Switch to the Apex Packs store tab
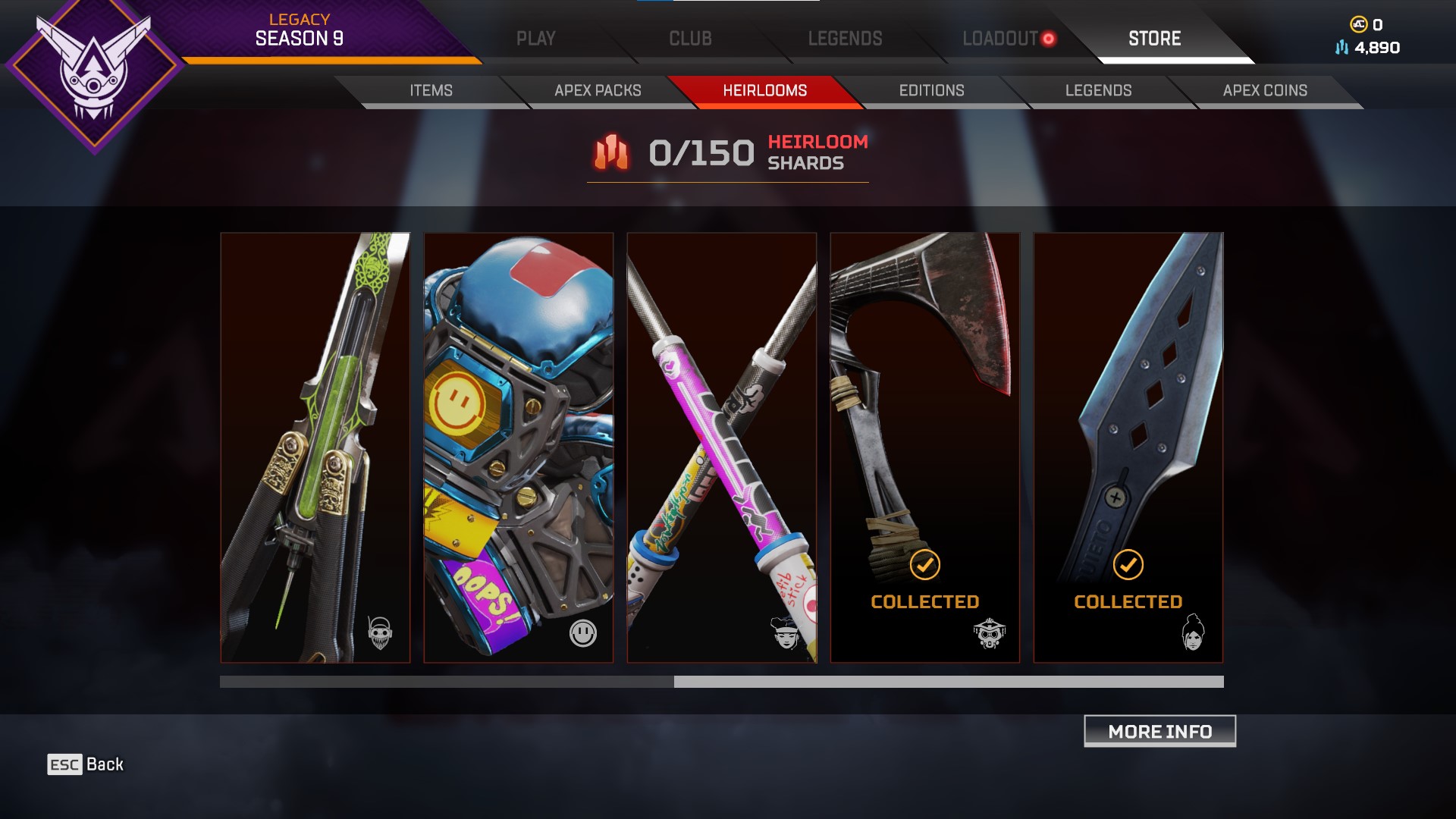This screenshot has height=819, width=1456. 598,90
